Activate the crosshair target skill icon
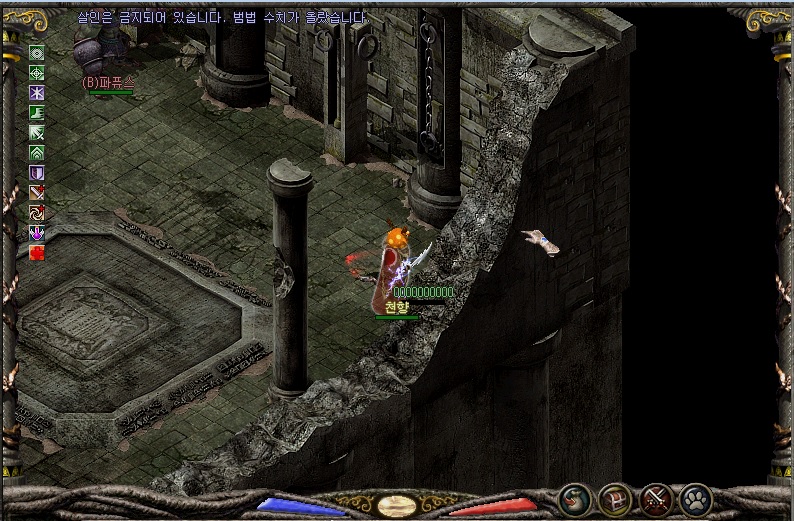This screenshot has height=521, width=794. tap(37, 73)
